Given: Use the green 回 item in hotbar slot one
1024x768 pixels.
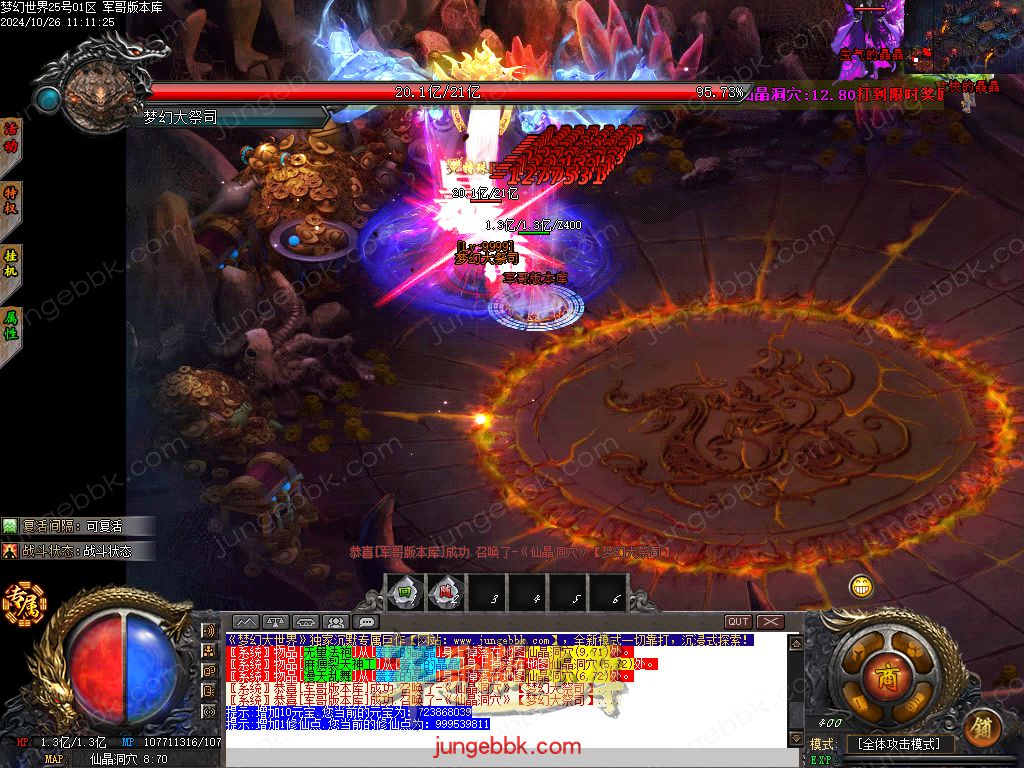Looking at the screenshot, I should [x=404, y=593].
